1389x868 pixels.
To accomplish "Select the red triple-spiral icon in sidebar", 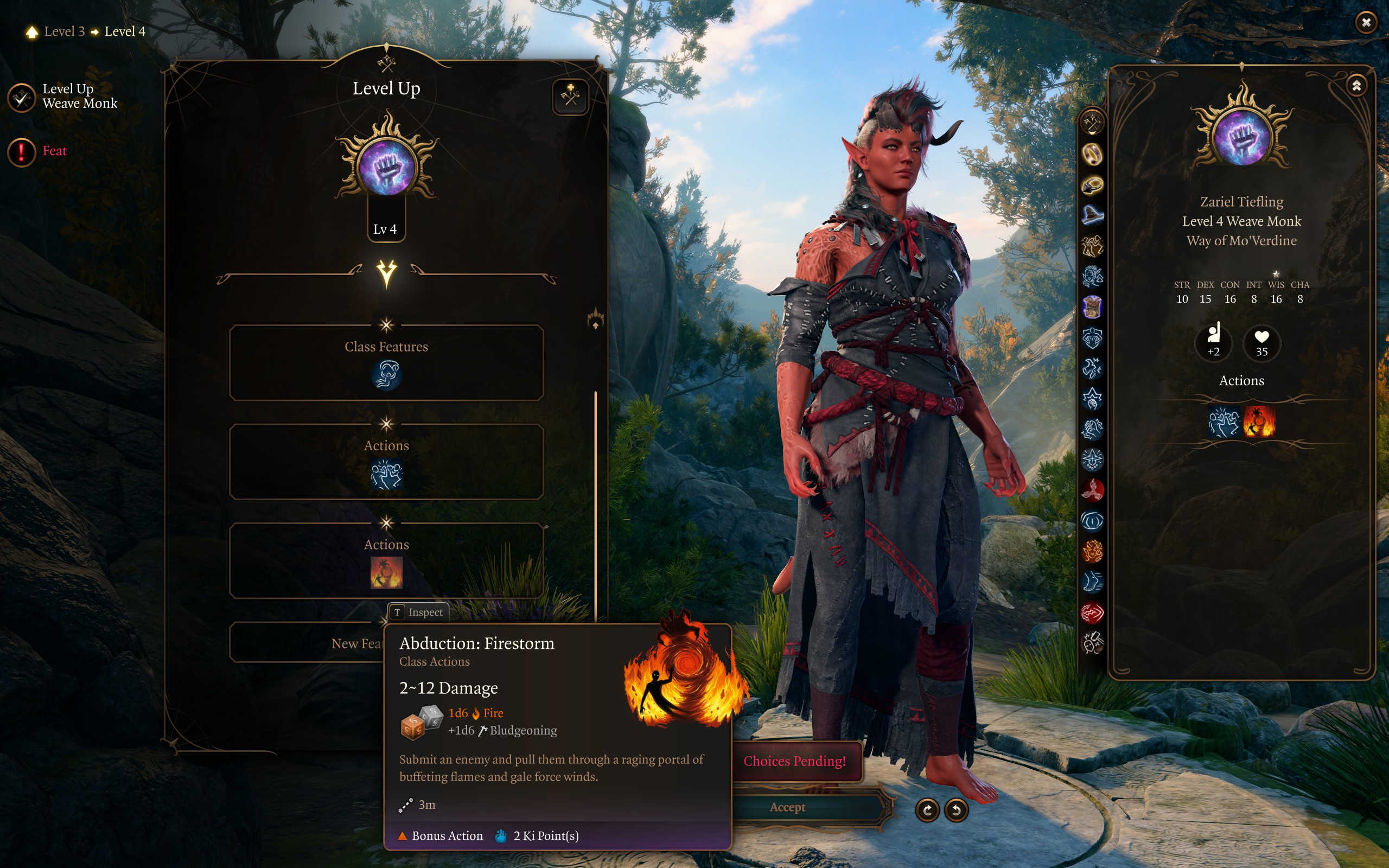I will coord(1092,490).
